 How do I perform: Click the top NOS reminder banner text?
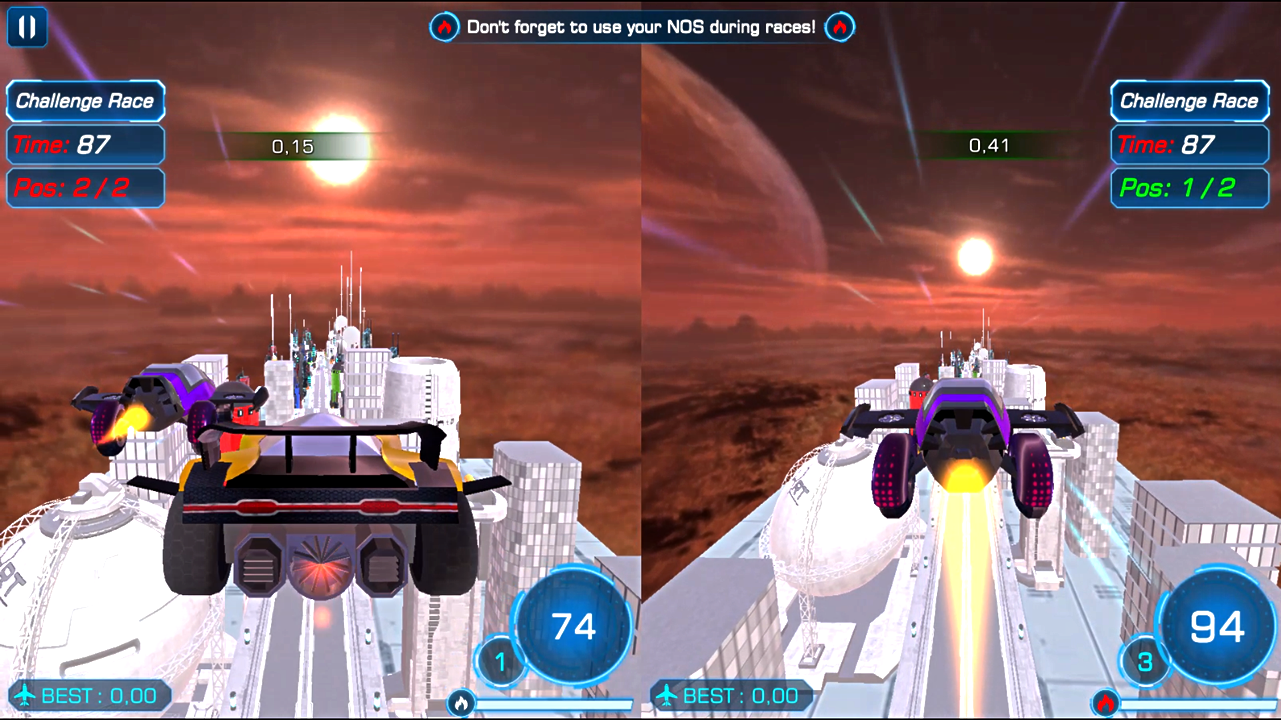[641, 27]
